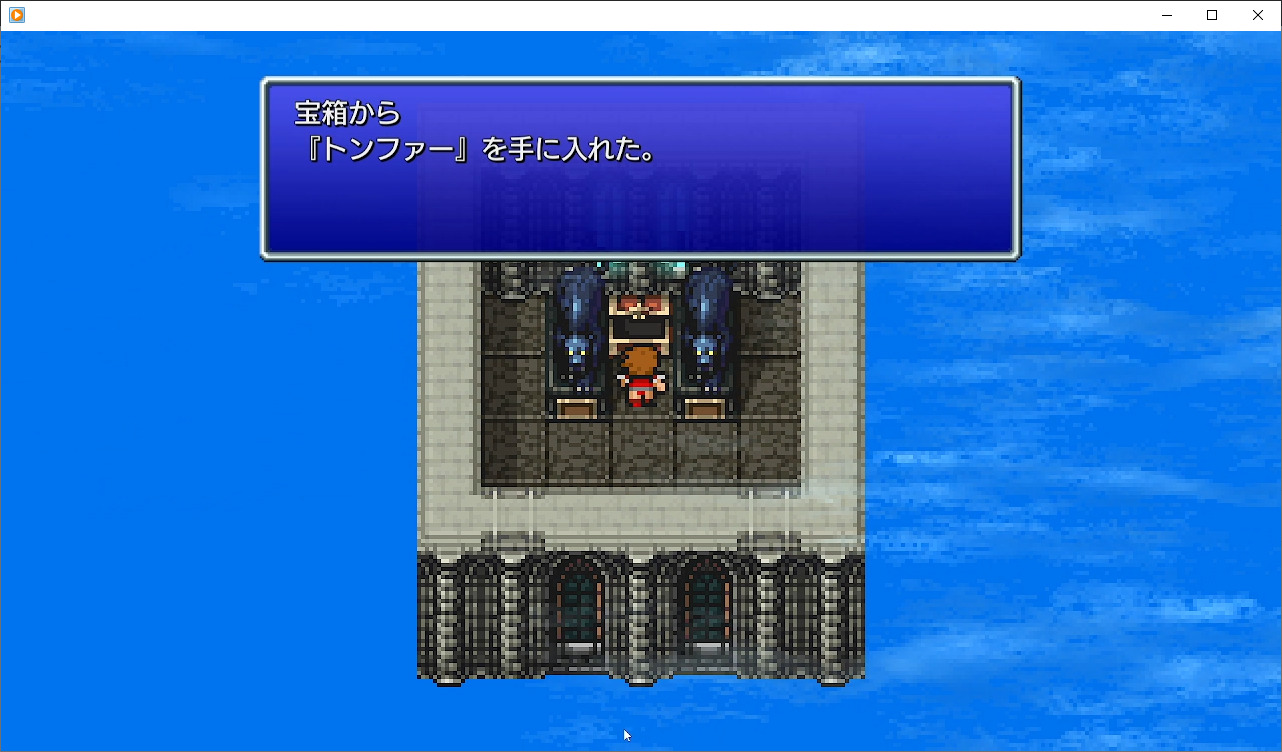Image resolution: width=1282 pixels, height=752 pixels.
Task: Close the game window
Action: point(1257,15)
